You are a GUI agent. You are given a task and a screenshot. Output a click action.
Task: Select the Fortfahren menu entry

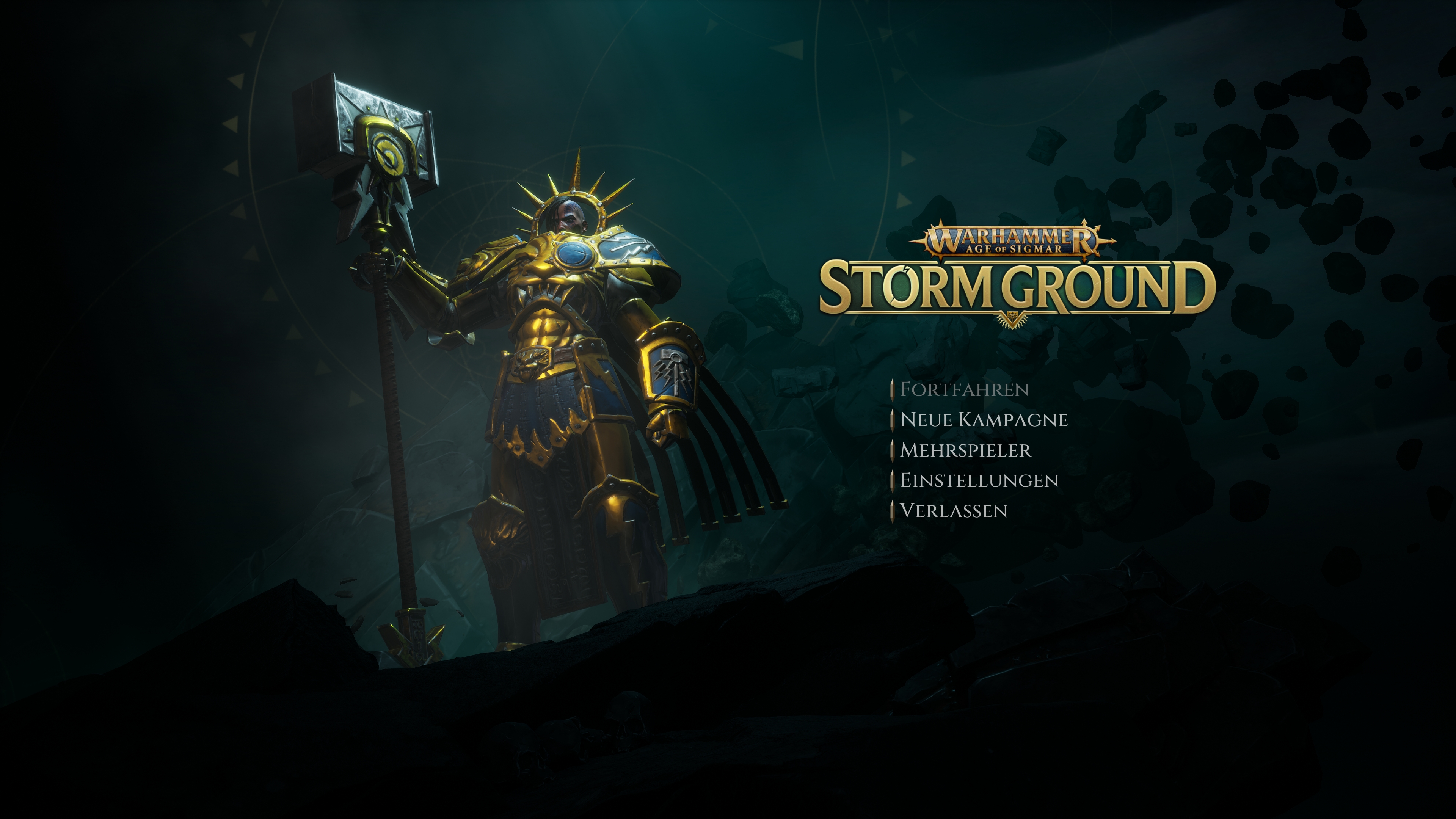click(x=964, y=389)
